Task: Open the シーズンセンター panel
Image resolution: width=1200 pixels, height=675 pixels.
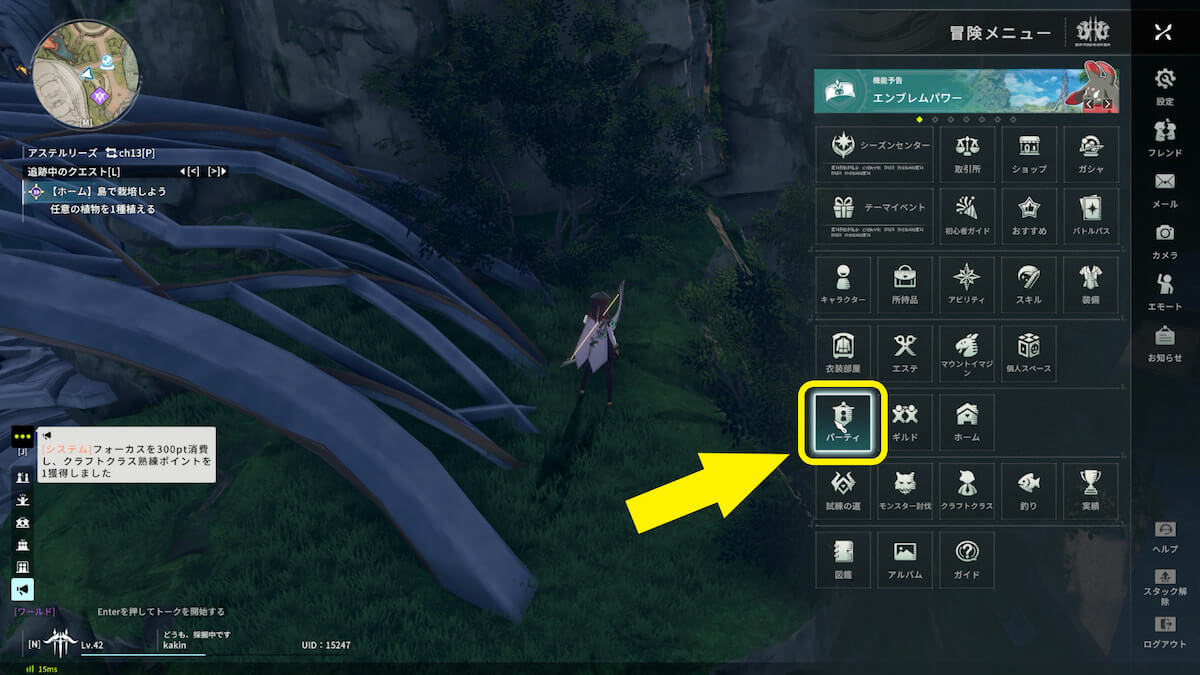Action: [x=874, y=154]
